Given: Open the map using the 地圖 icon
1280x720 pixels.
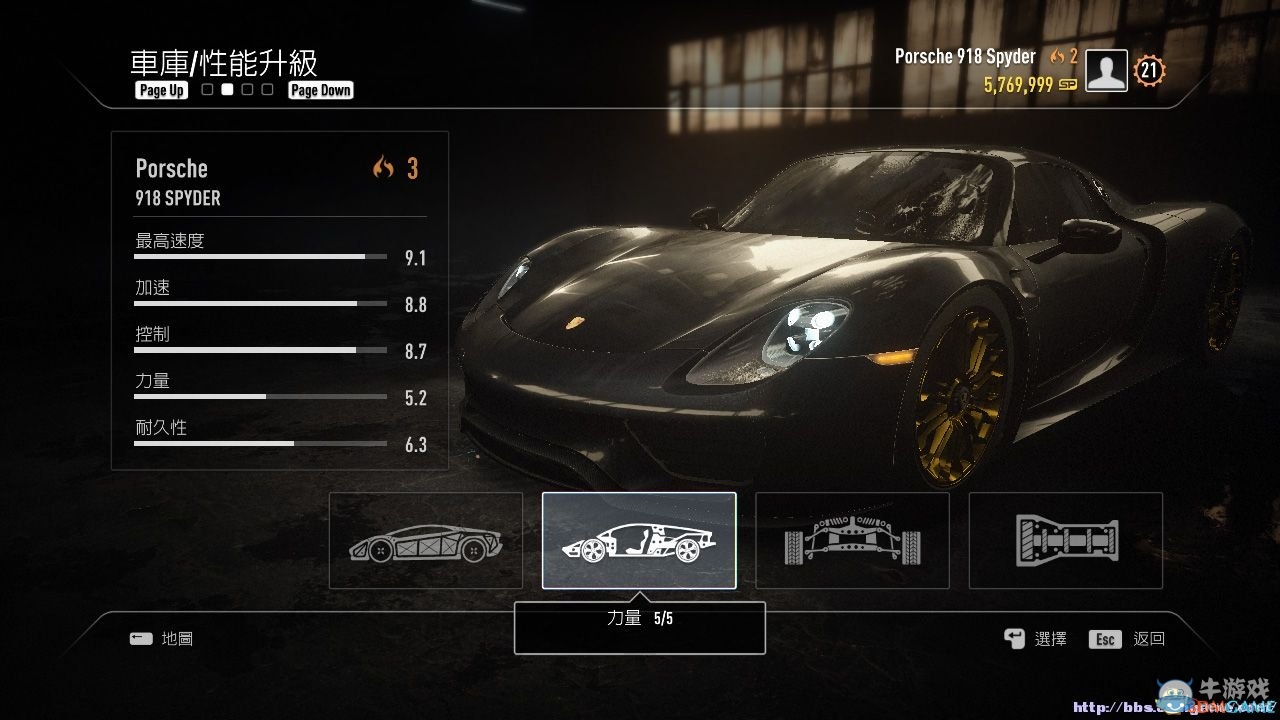Looking at the screenshot, I should [141, 637].
